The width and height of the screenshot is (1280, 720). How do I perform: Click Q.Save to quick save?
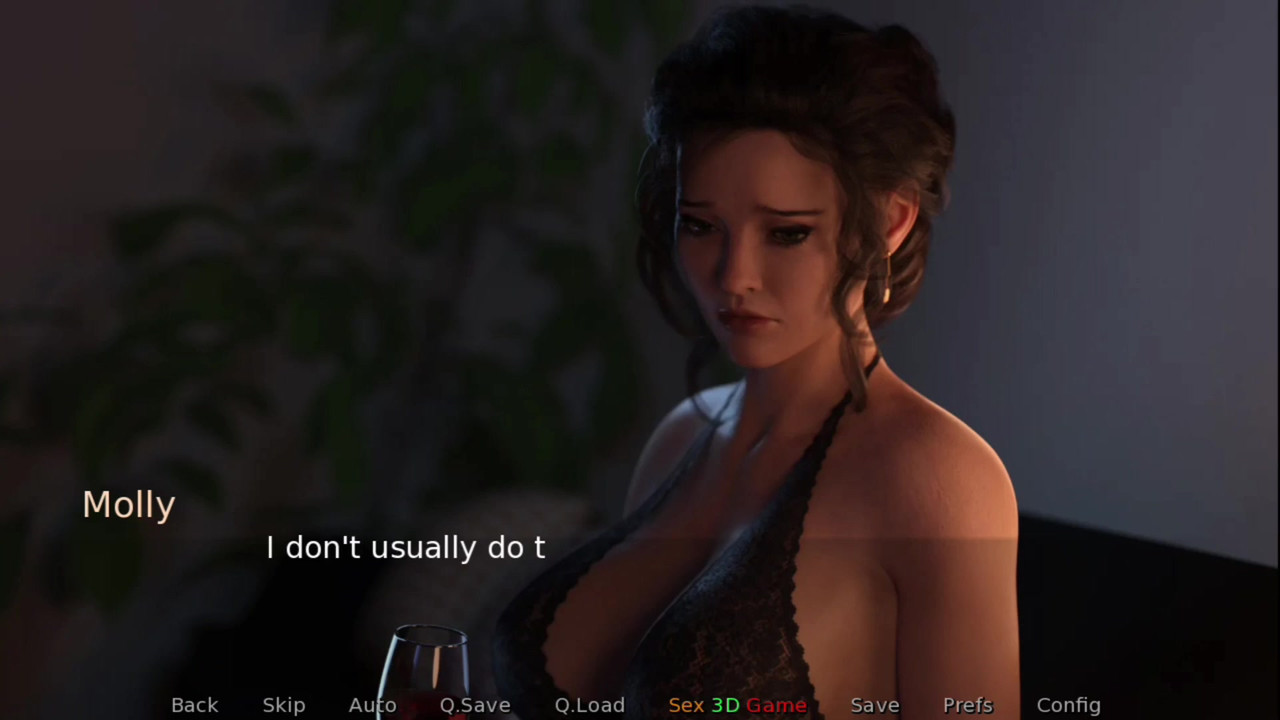point(475,705)
